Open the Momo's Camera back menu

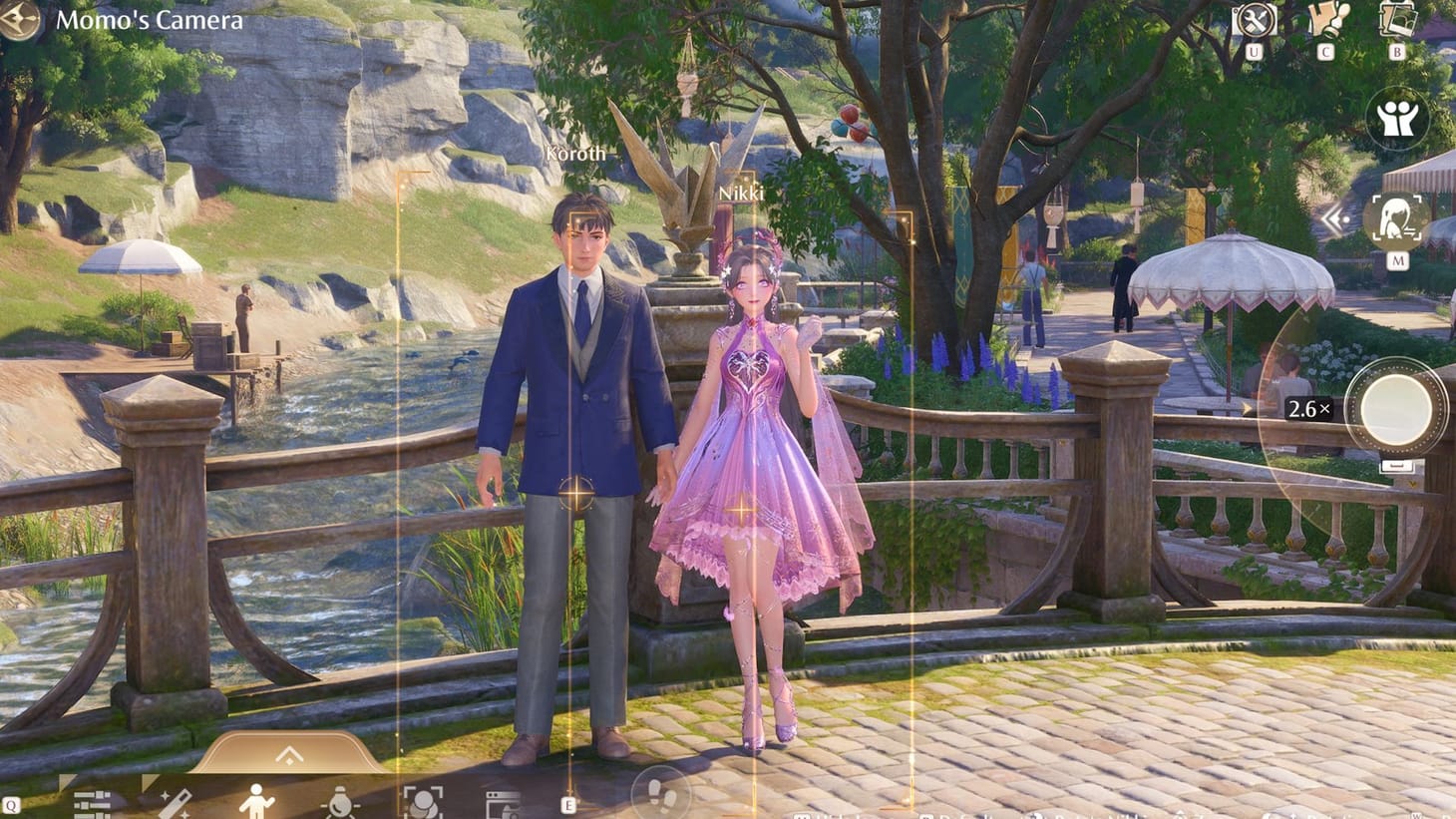[150, 18]
